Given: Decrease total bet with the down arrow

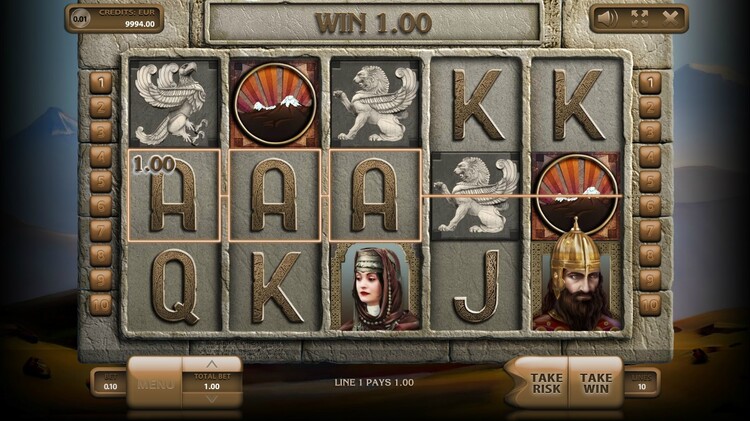Looking at the screenshot, I should click(211, 399).
